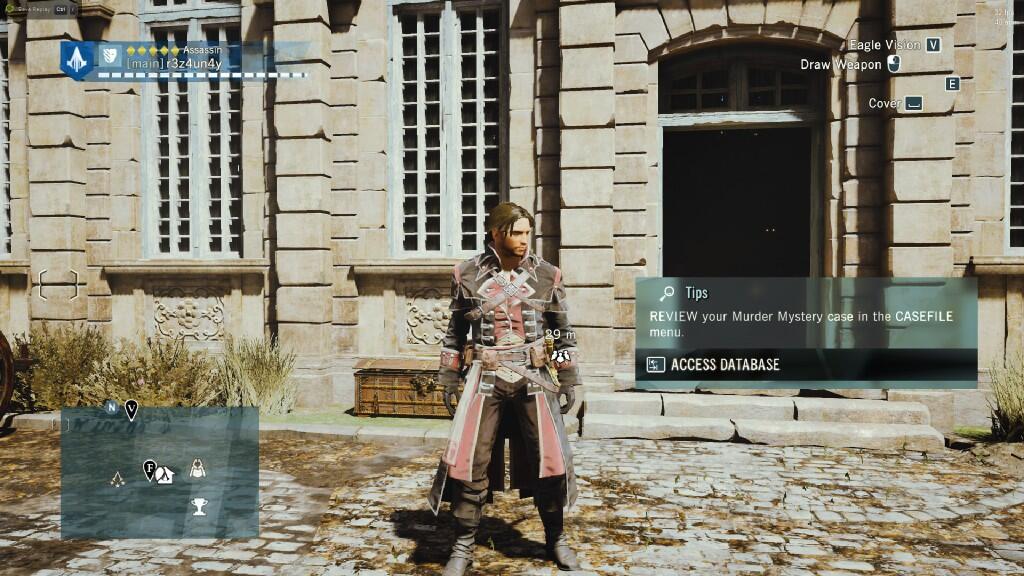
Task: Click the hooded assassin marker on minimap
Action: click(x=198, y=466)
